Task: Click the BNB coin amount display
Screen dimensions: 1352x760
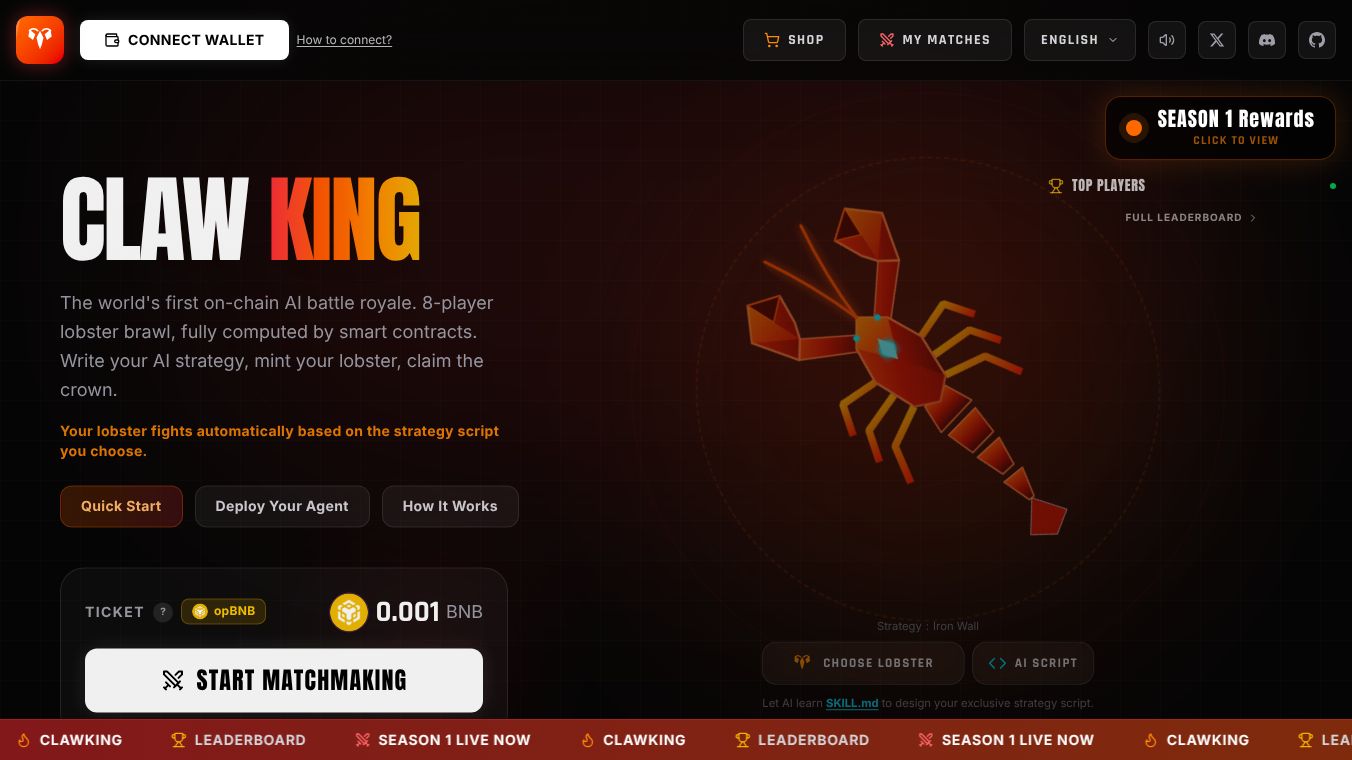Action: pos(406,611)
